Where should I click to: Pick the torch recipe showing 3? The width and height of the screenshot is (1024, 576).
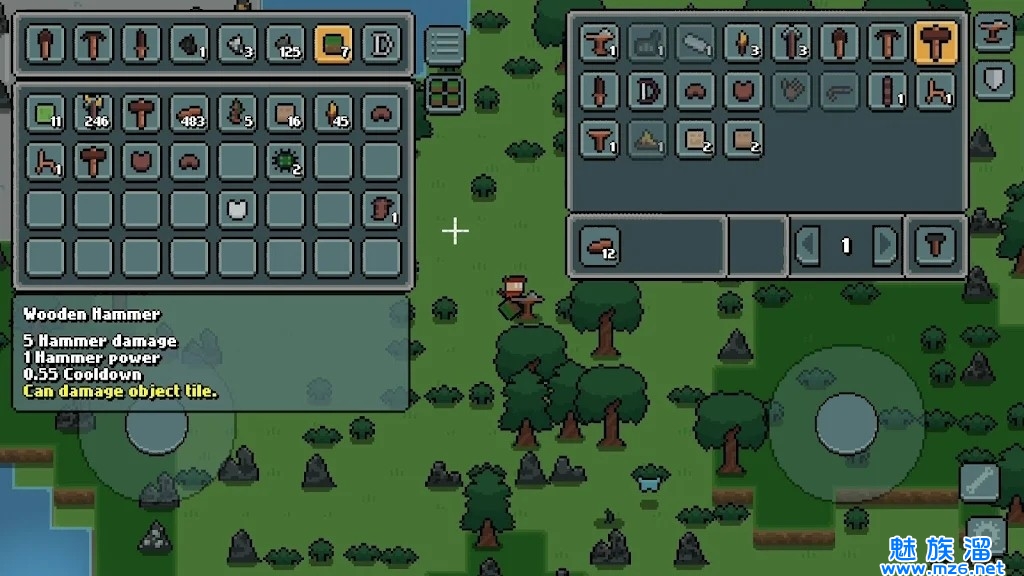pos(743,42)
